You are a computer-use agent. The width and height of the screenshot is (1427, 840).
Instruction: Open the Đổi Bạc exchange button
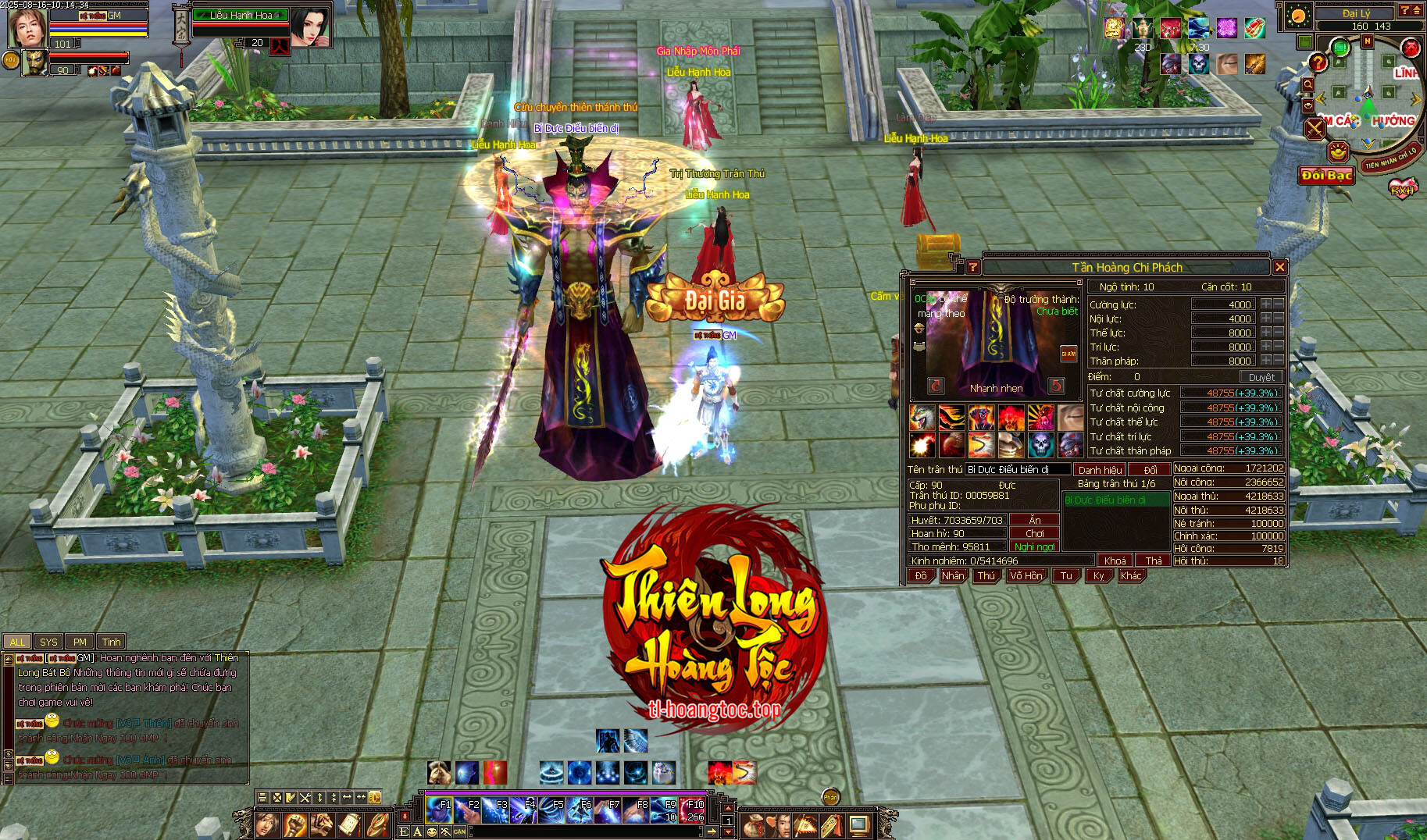tap(1326, 176)
